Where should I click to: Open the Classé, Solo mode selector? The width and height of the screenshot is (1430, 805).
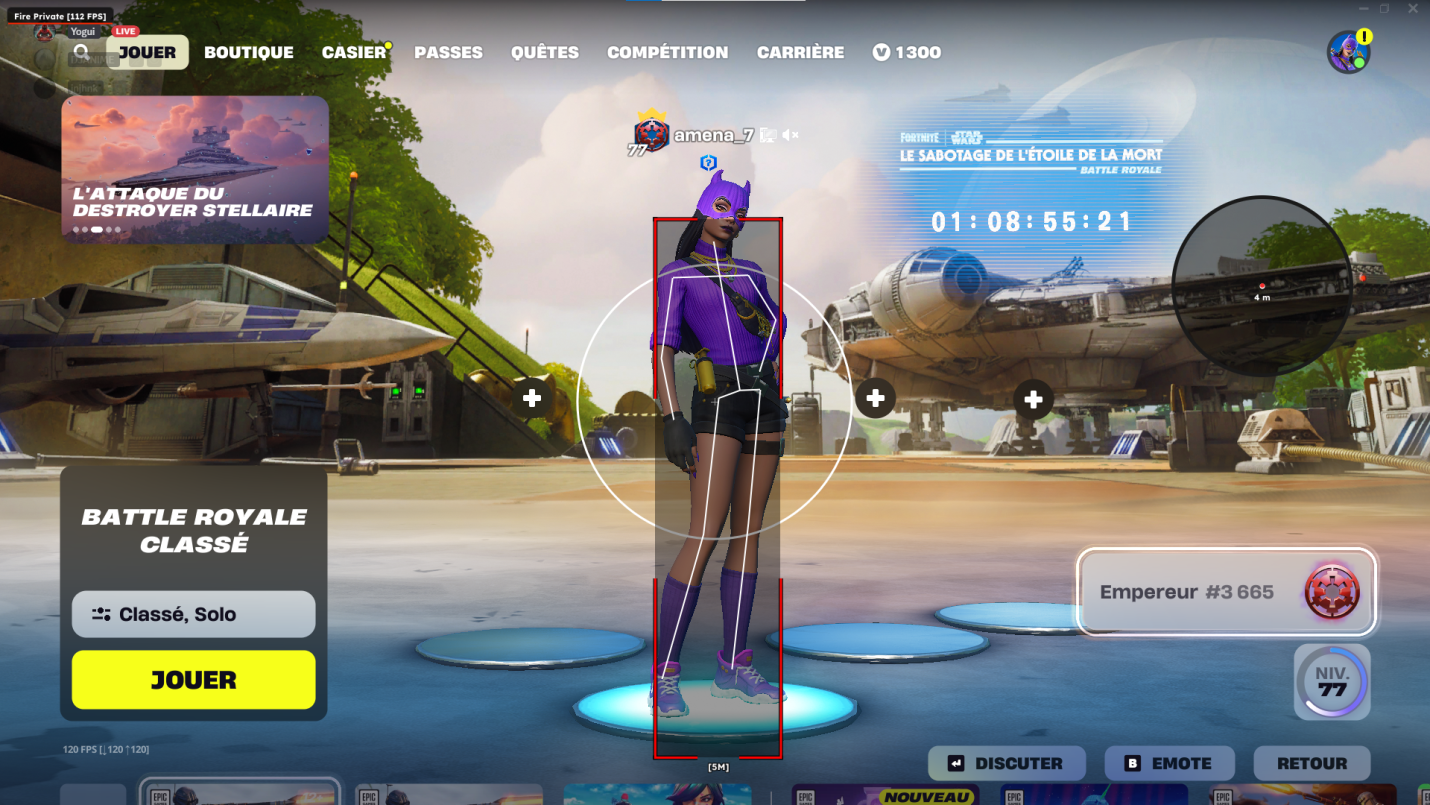point(193,614)
